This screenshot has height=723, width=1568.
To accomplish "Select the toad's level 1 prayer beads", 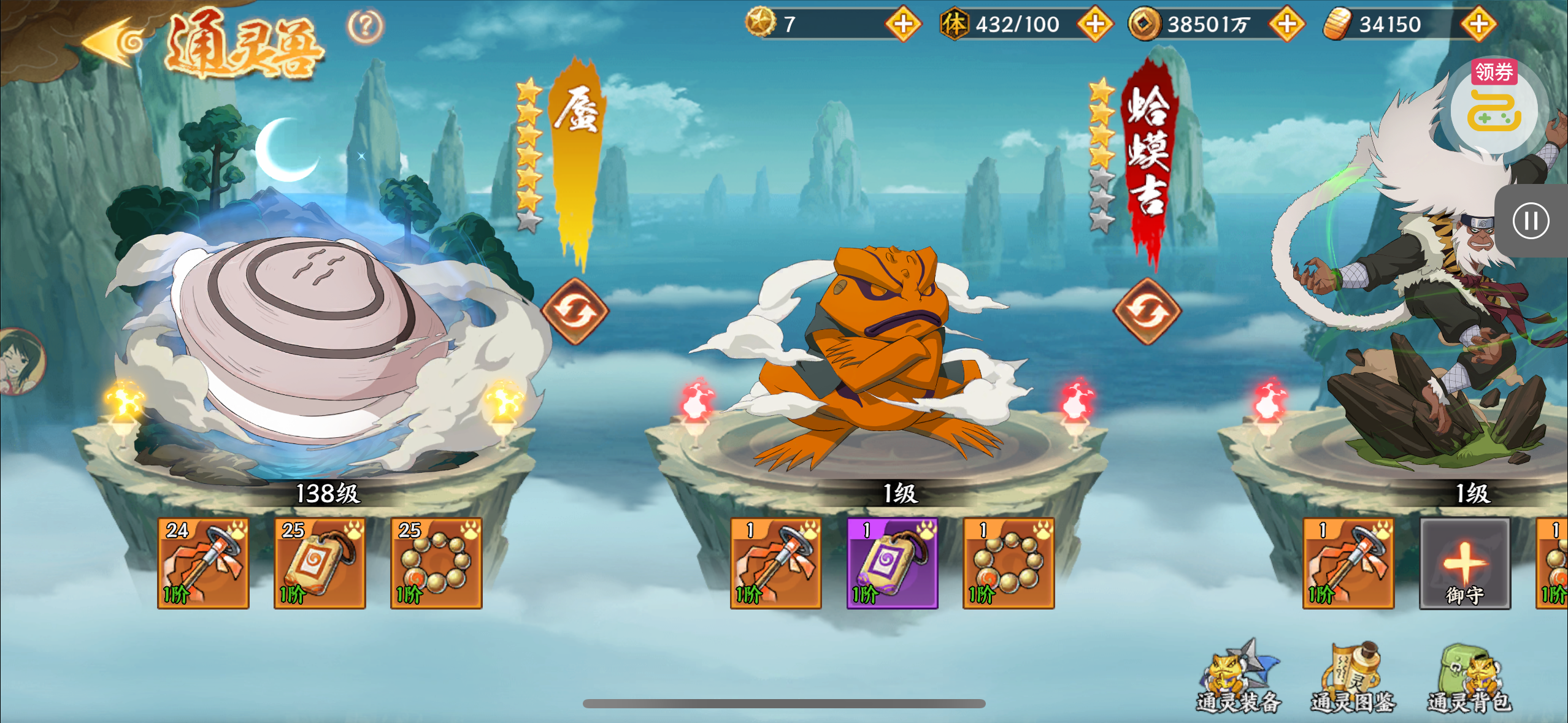I will click(1009, 563).
